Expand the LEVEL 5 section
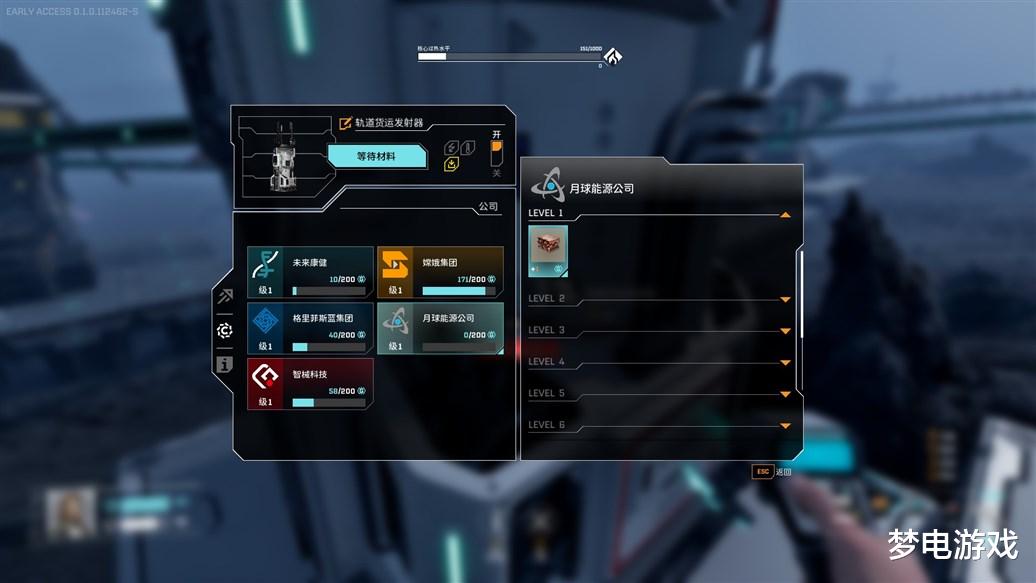 (x=785, y=394)
